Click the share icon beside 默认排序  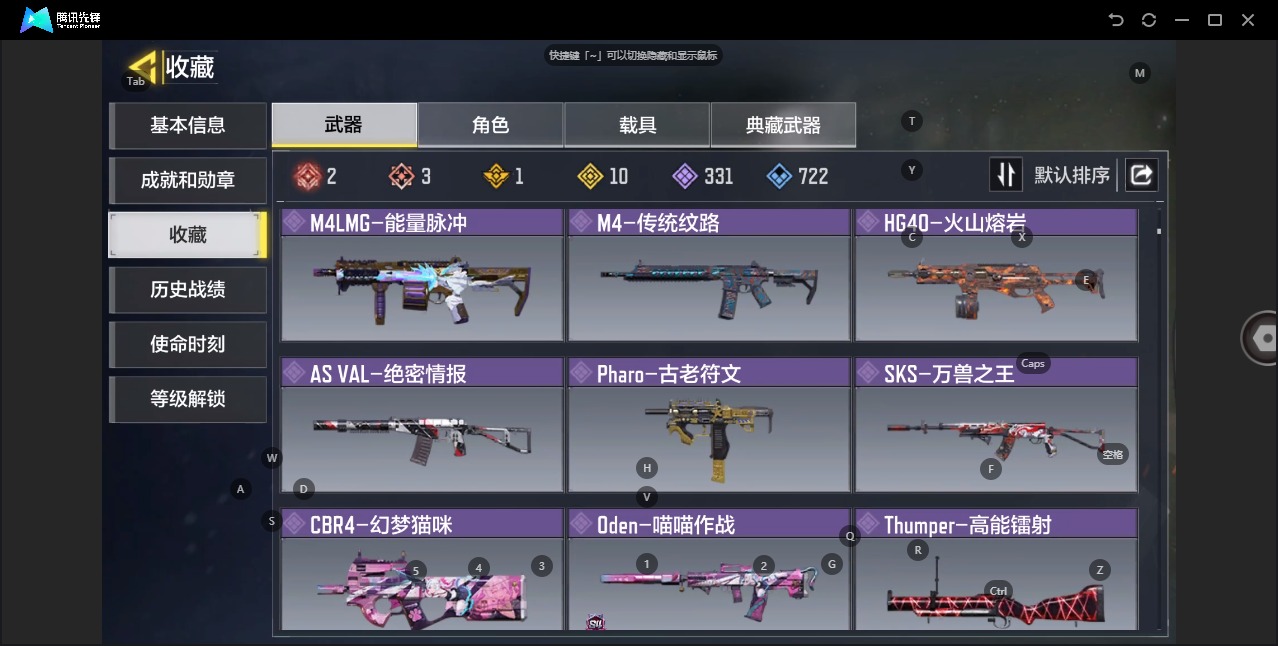click(1141, 175)
